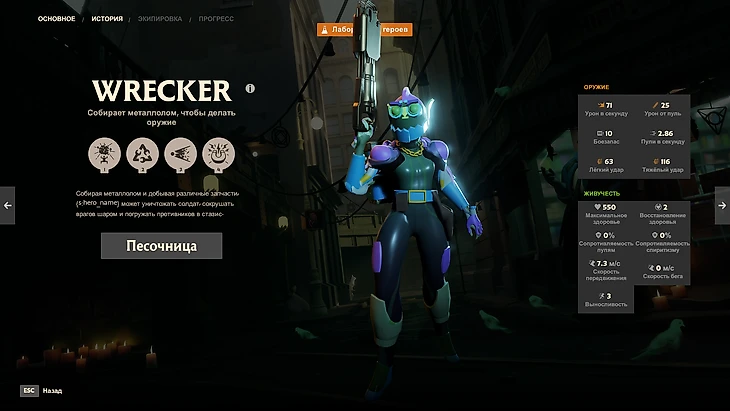Open the История tab
730x411 pixels.
(107, 18)
